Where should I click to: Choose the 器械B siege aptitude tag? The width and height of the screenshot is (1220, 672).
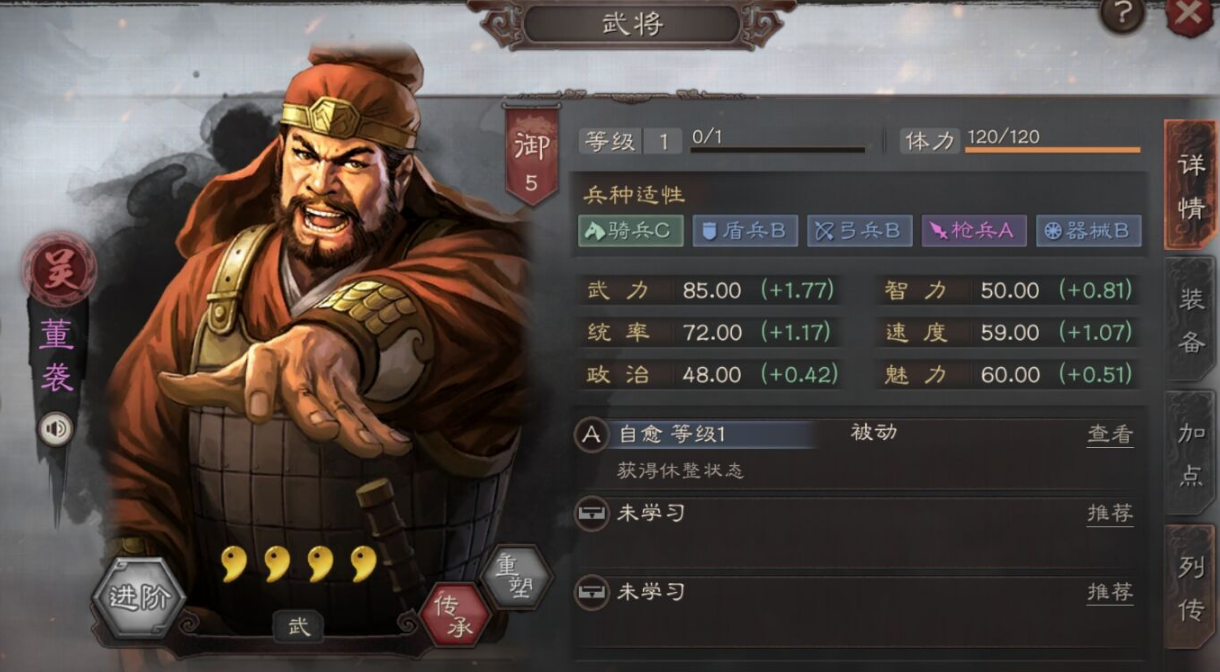1088,231
